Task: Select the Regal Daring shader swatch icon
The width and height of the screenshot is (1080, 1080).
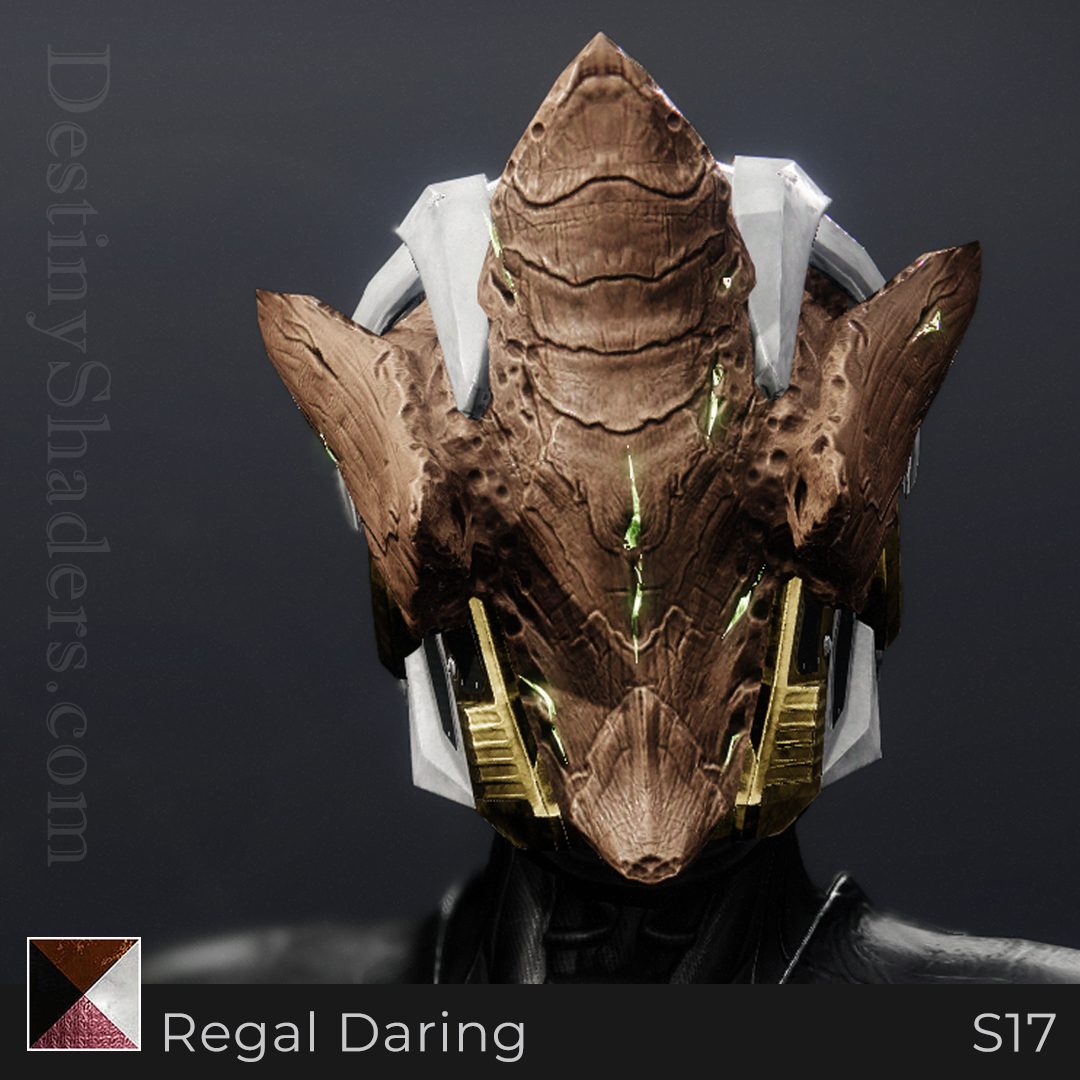Action: tap(84, 993)
